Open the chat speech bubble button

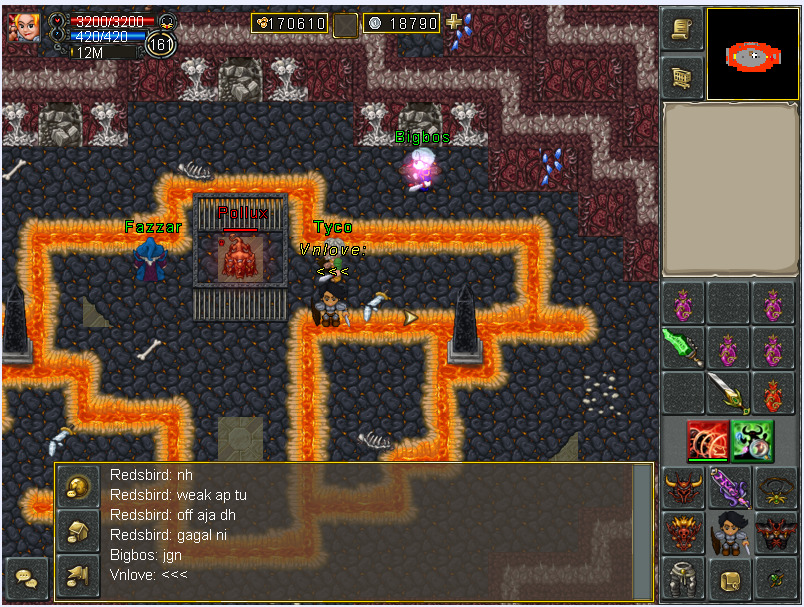pyautogui.click(x=26, y=579)
